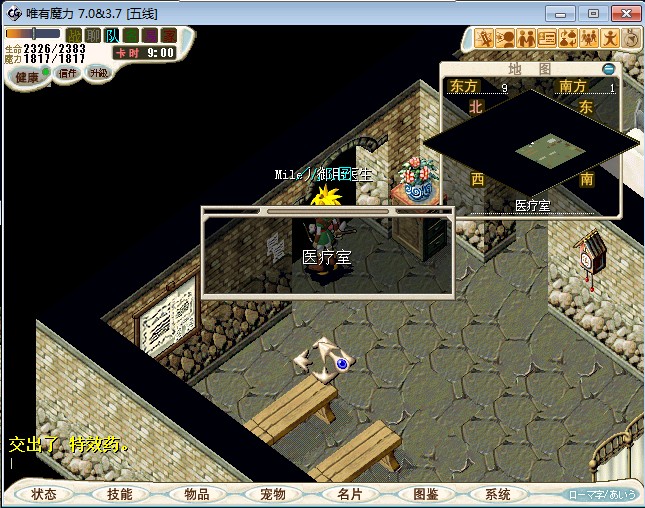Screen dimensions: 645x508
Task: Toggle the ローマ字/あいう input mode
Action: pos(601,494)
